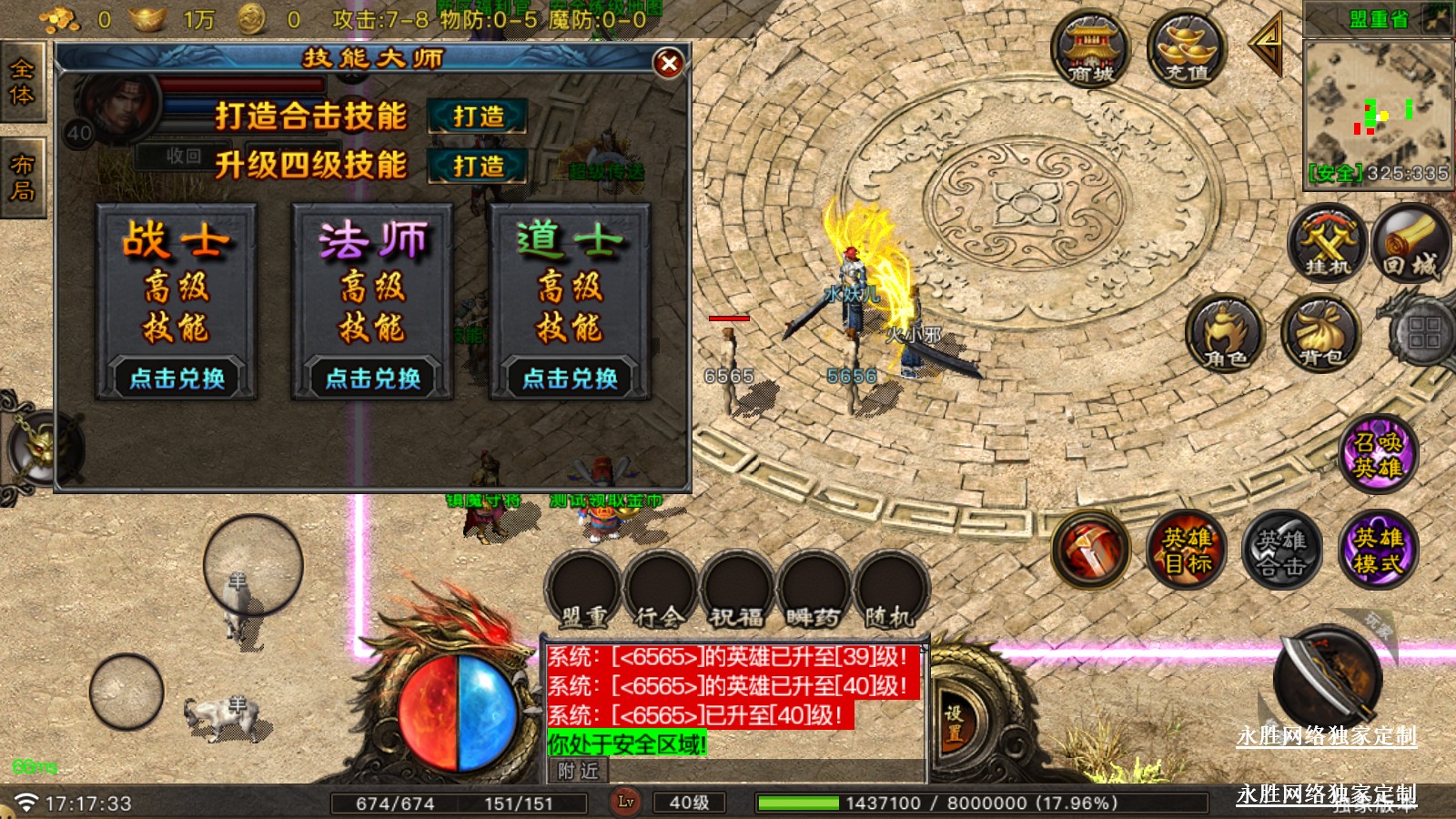Screen dimensions: 1456x819
Task: Click 打造 button beside 升级四级技能
Action: [x=478, y=167]
